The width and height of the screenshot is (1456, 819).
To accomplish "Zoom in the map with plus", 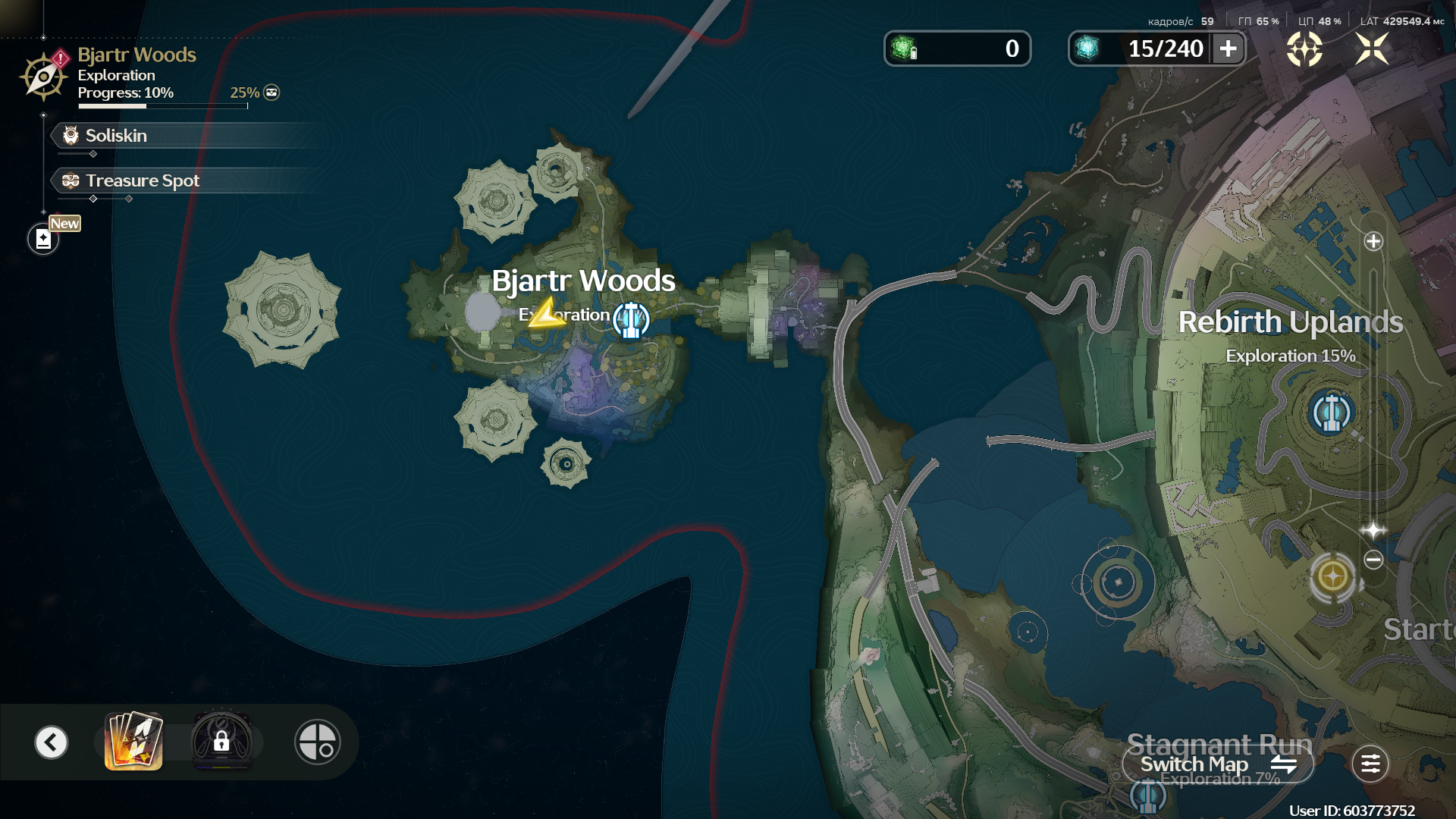I will click(x=1373, y=242).
